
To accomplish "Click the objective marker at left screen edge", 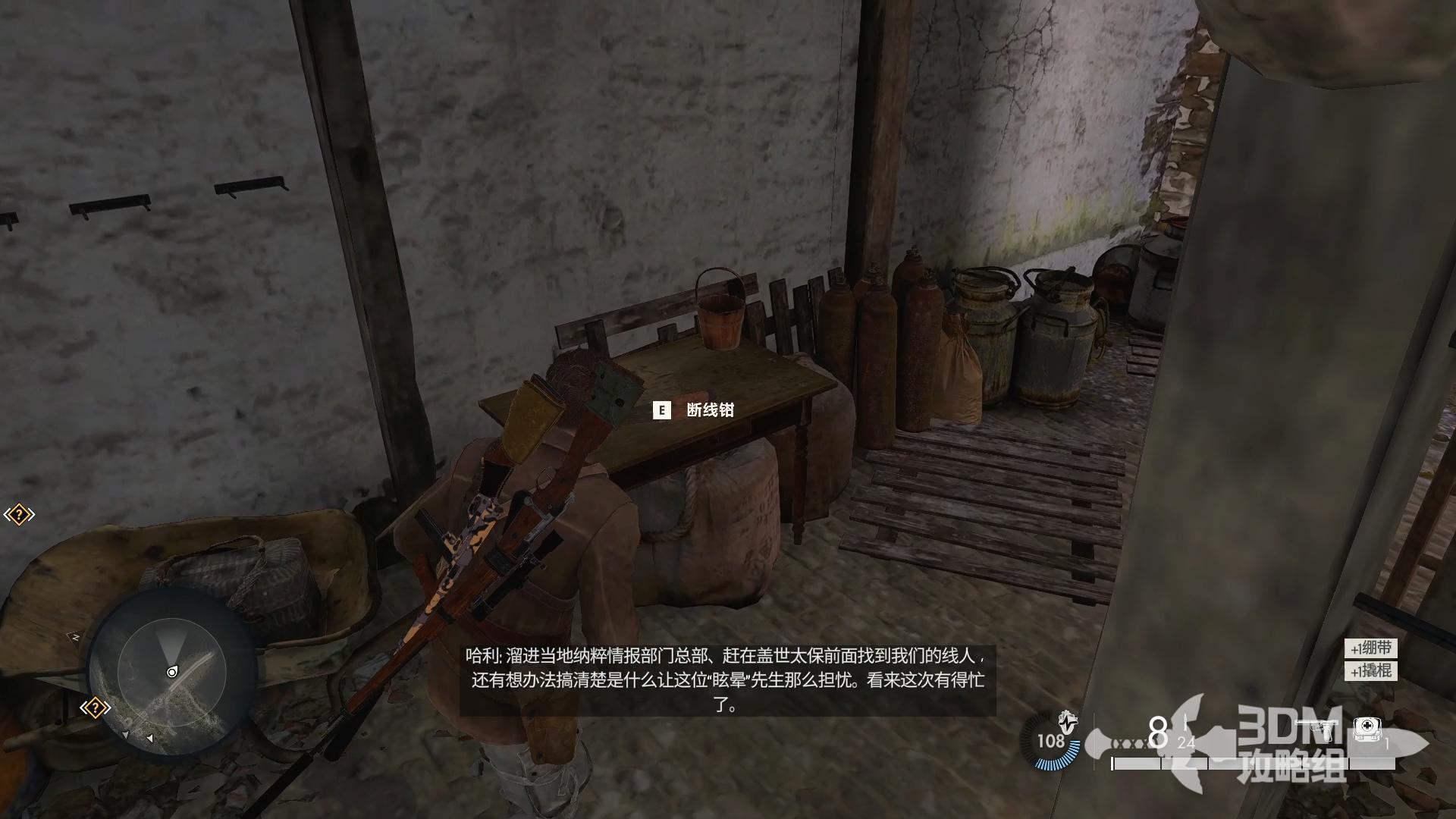I will pos(19,515).
